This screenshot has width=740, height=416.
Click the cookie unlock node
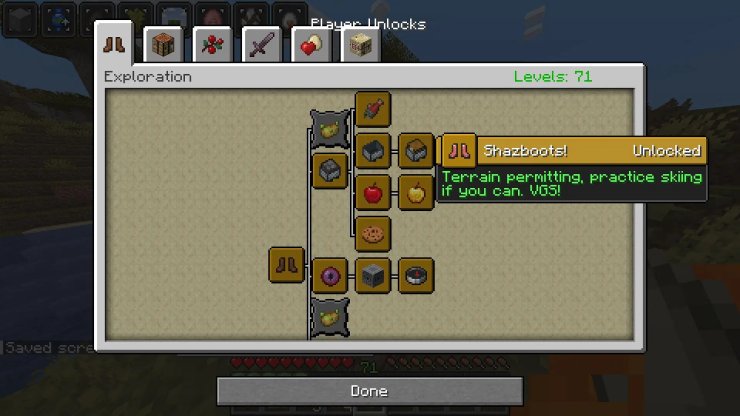(x=372, y=234)
